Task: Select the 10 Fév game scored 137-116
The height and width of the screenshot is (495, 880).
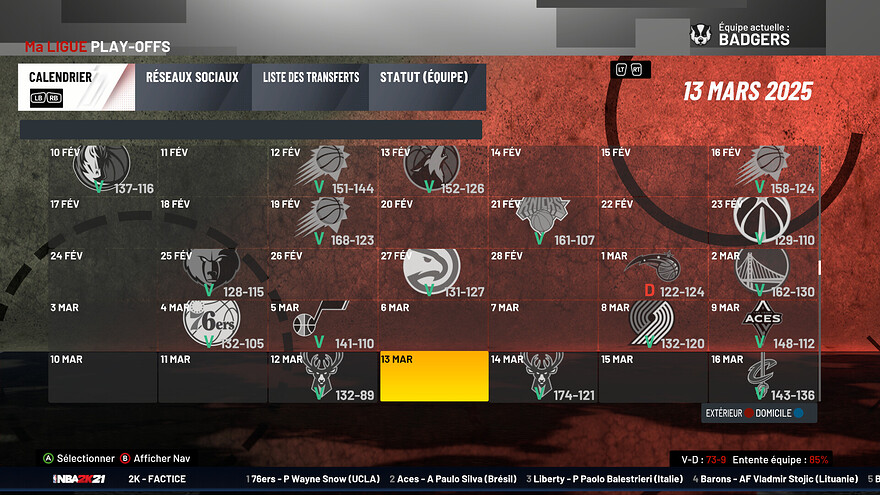Action: [104, 170]
